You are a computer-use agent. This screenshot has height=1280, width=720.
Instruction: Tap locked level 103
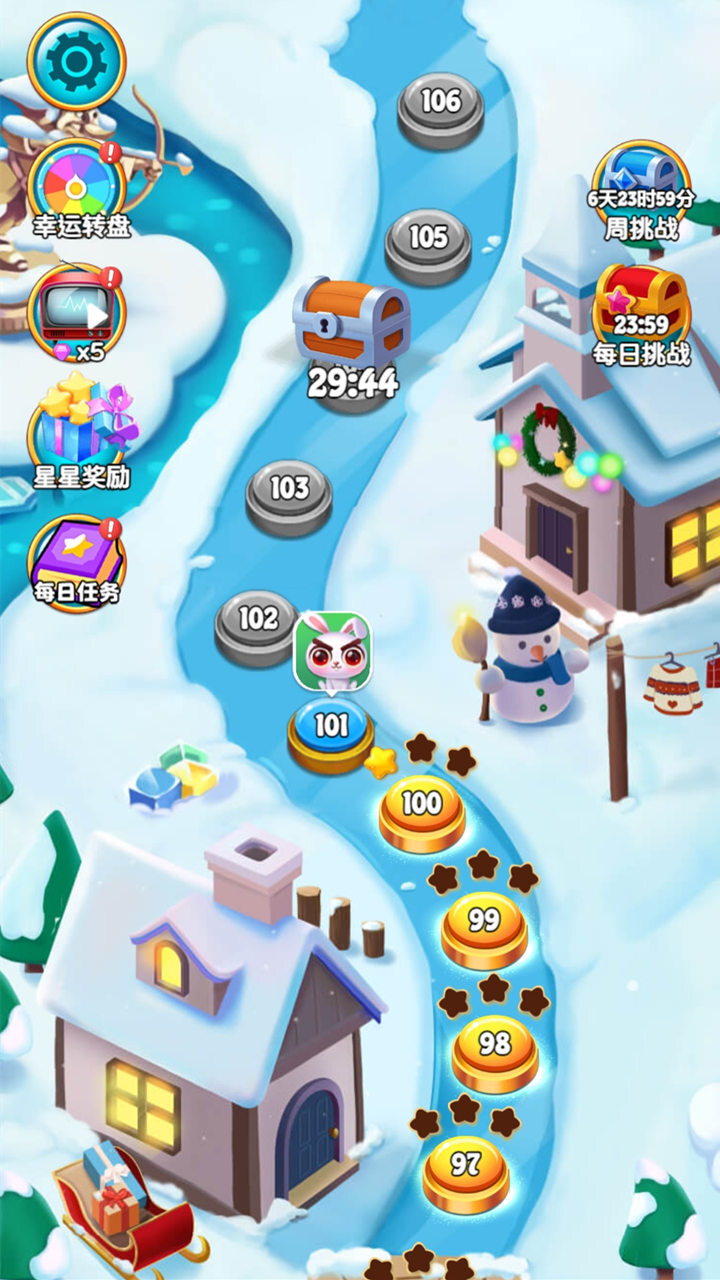(289, 492)
